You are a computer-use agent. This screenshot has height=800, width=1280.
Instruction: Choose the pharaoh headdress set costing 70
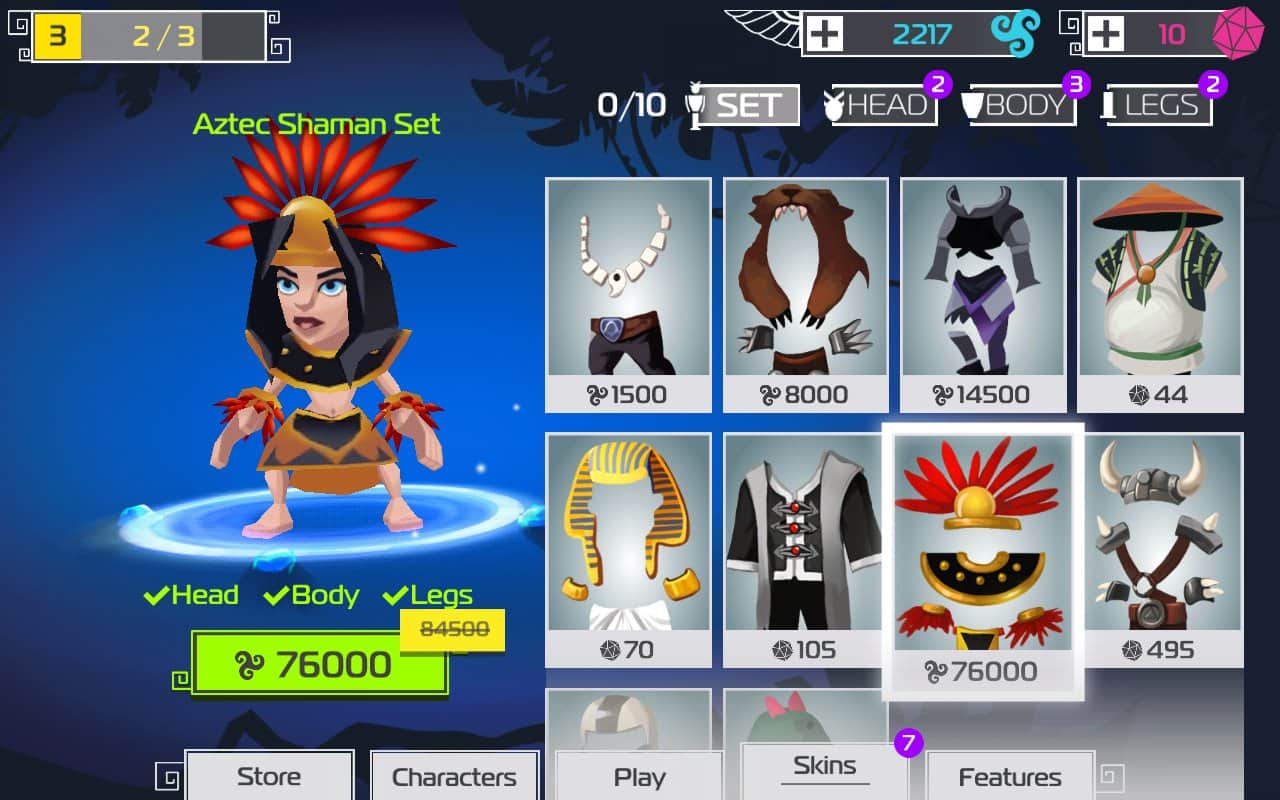click(x=628, y=550)
